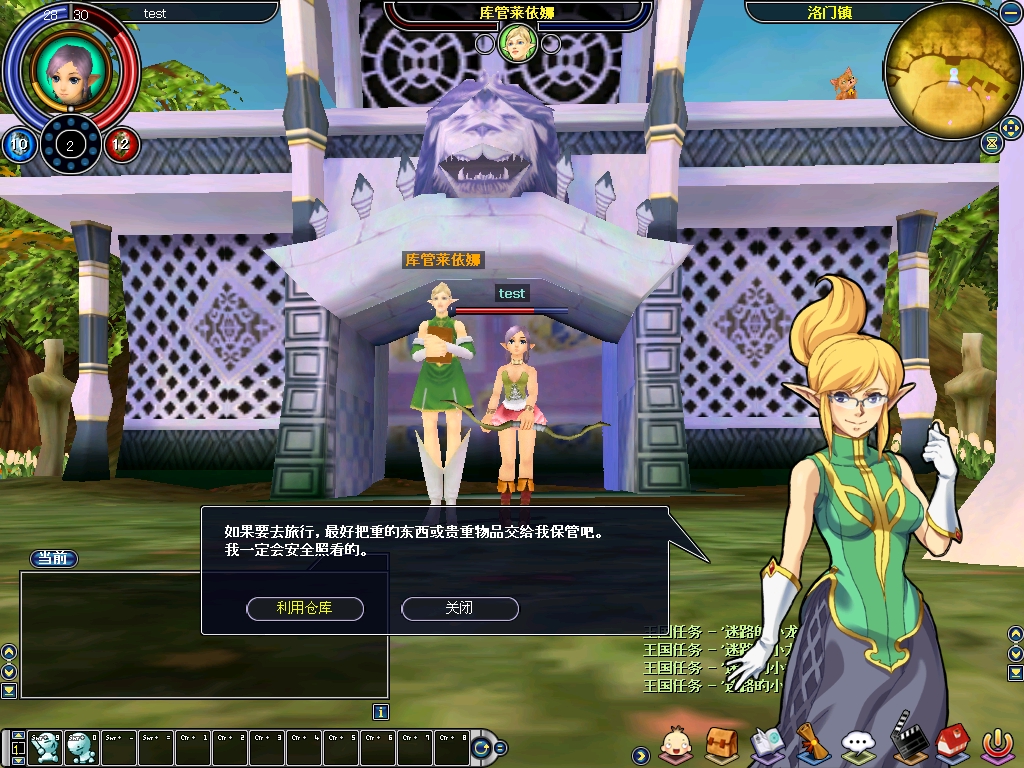Click the rotate arrow button beside the hotbar
The height and width of the screenshot is (768, 1024).
point(483,747)
